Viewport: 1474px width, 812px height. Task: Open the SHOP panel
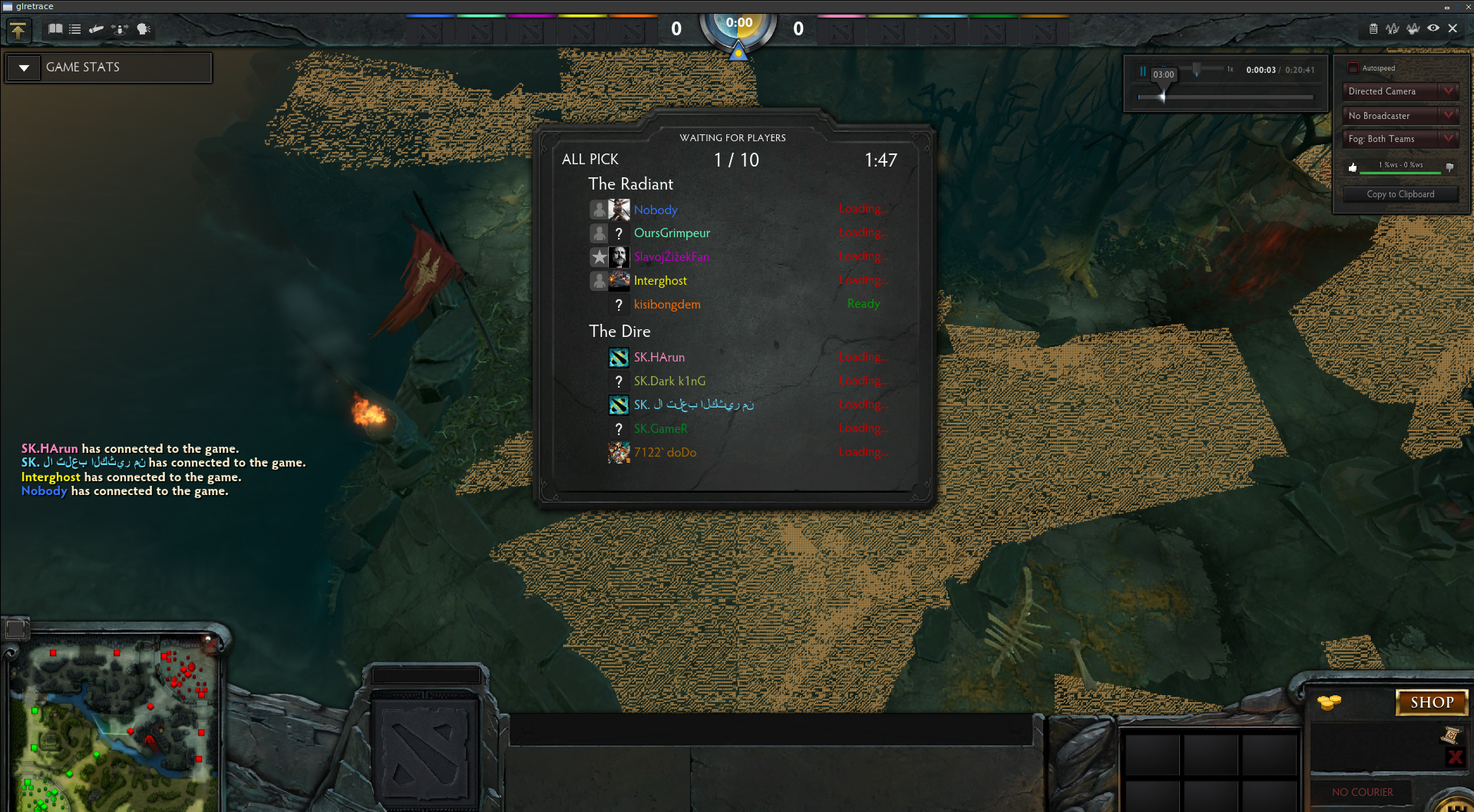[1431, 702]
